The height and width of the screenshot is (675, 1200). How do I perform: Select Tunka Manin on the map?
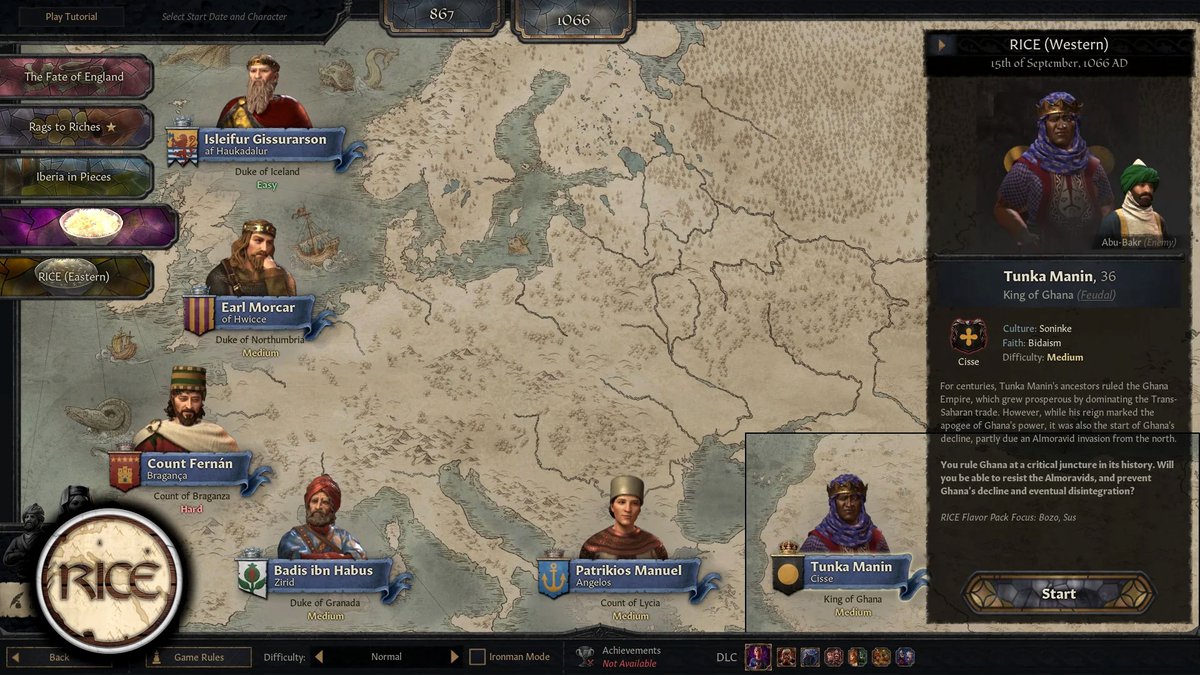tap(851, 568)
